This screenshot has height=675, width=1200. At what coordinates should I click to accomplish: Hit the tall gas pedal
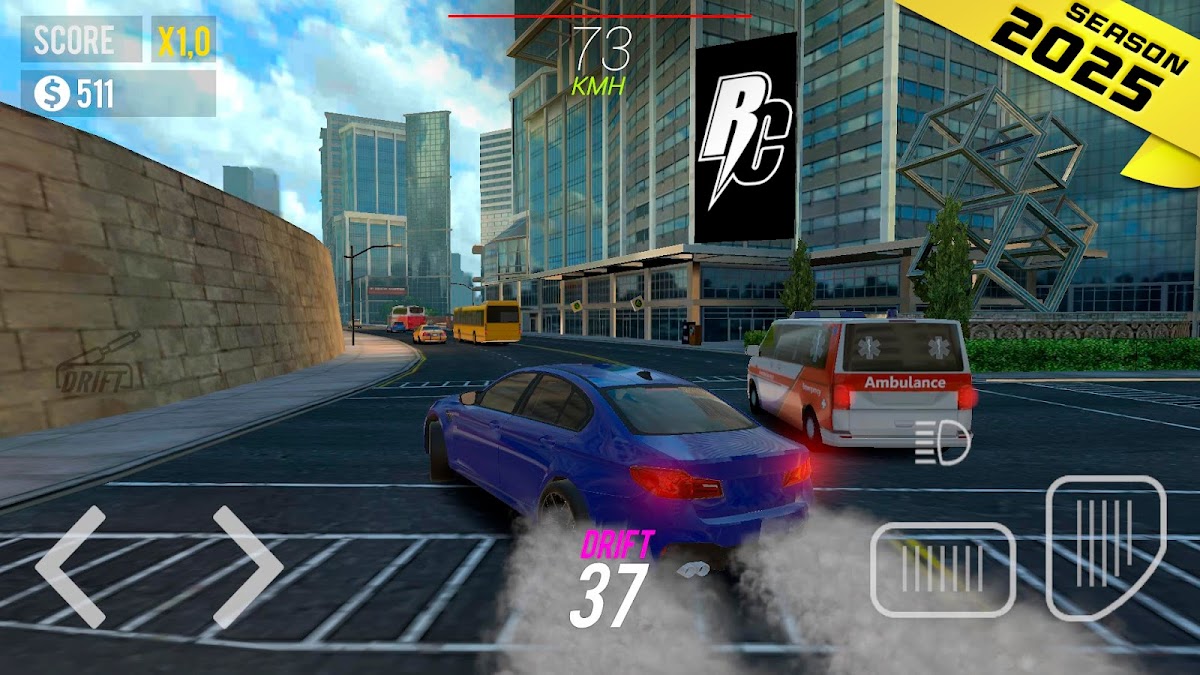[x=1105, y=545]
